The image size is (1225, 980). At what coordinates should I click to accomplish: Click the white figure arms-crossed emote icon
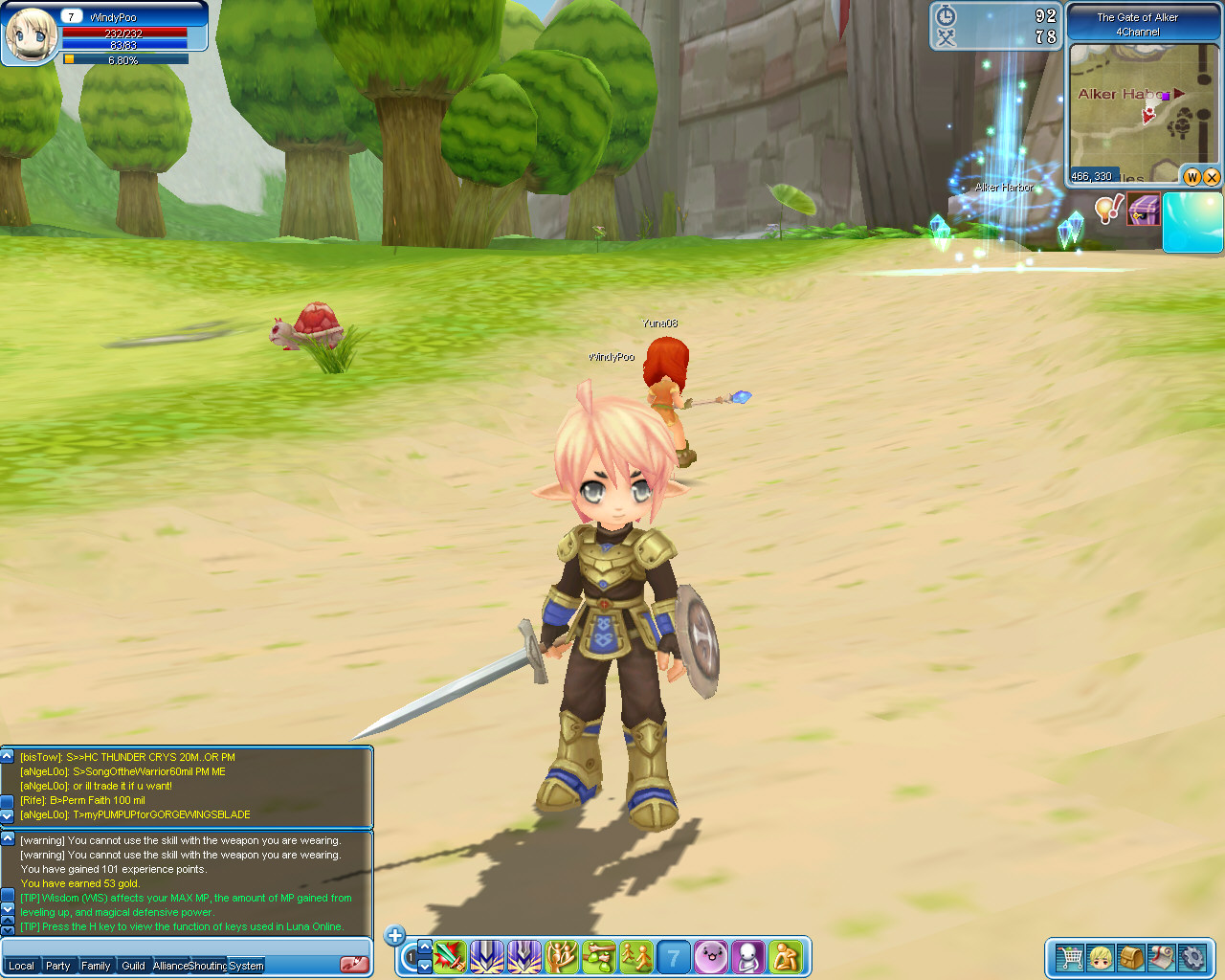[748, 956]
